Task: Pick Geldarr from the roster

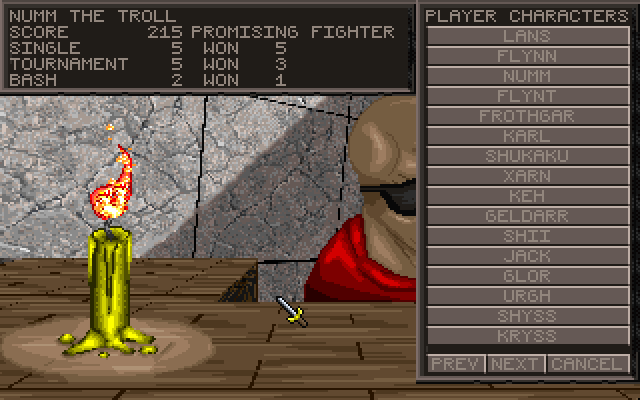Action: point(527,216)
